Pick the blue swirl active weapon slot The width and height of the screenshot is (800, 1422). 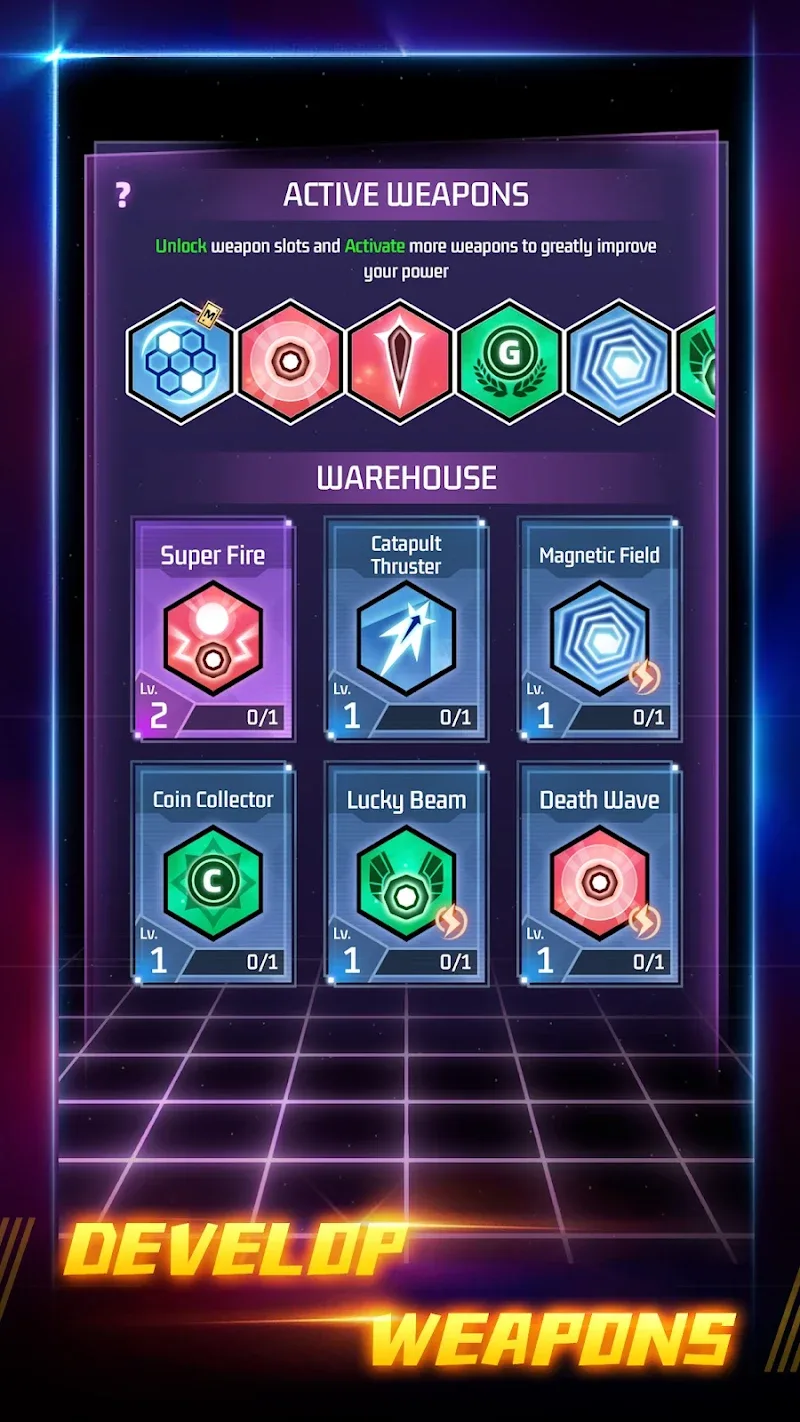(x=620, y=361)
